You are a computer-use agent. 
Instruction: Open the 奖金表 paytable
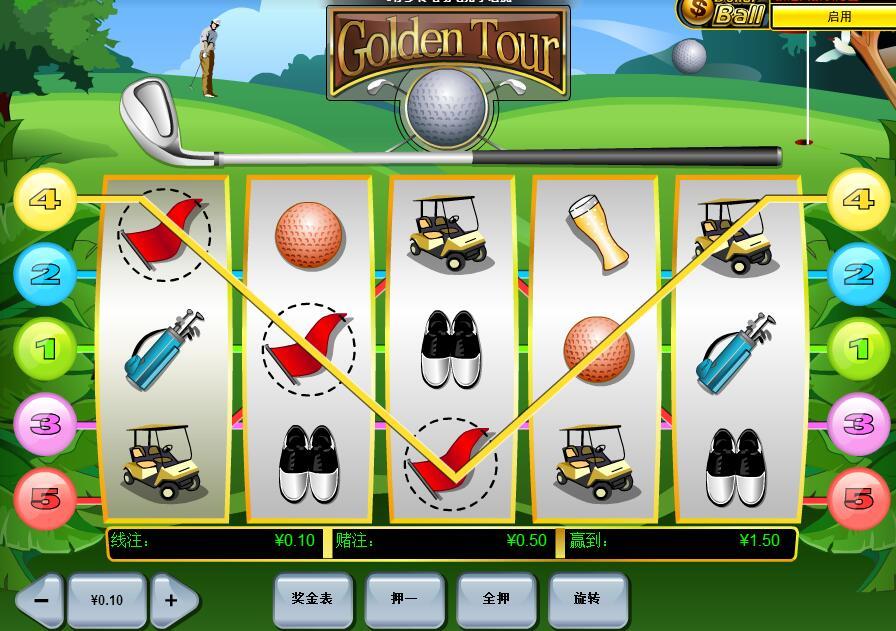312,599
